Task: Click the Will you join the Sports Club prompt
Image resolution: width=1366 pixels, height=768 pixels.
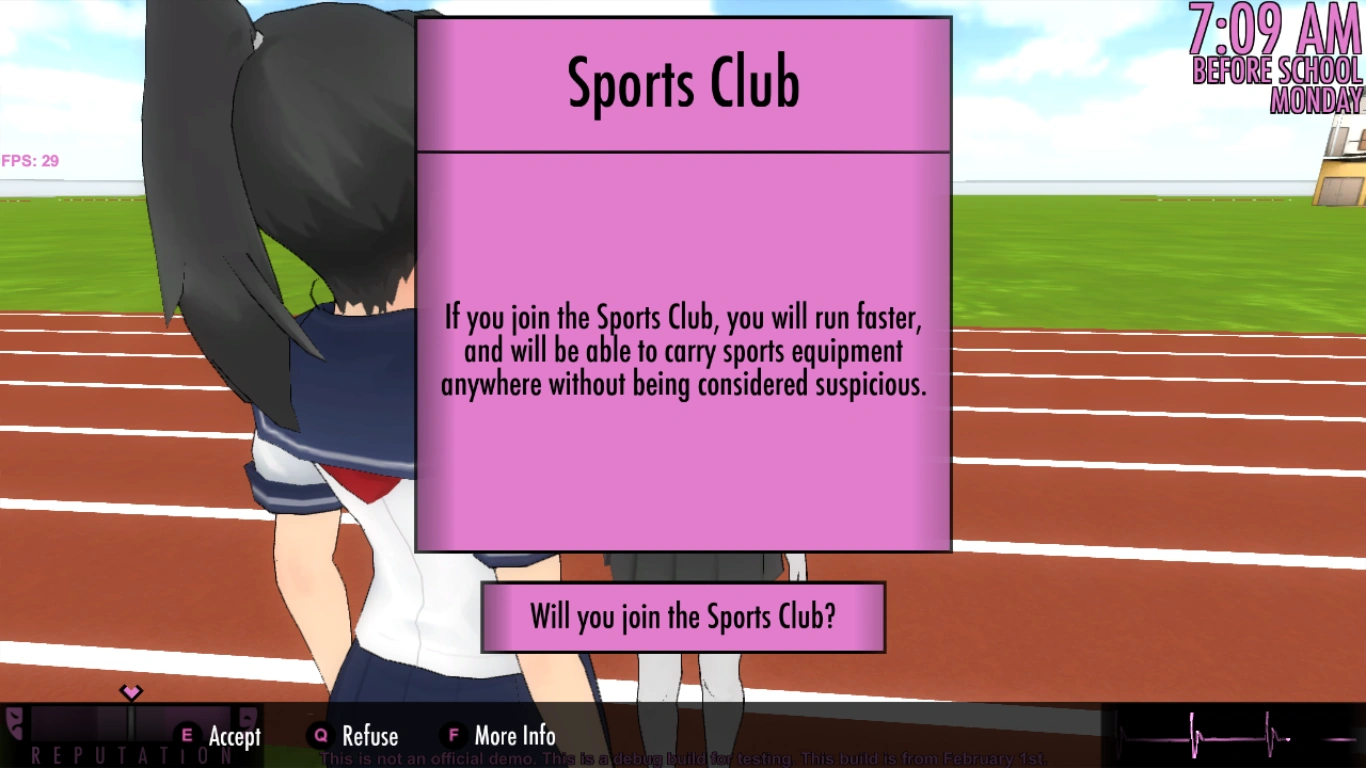Action: click(683, 617)
